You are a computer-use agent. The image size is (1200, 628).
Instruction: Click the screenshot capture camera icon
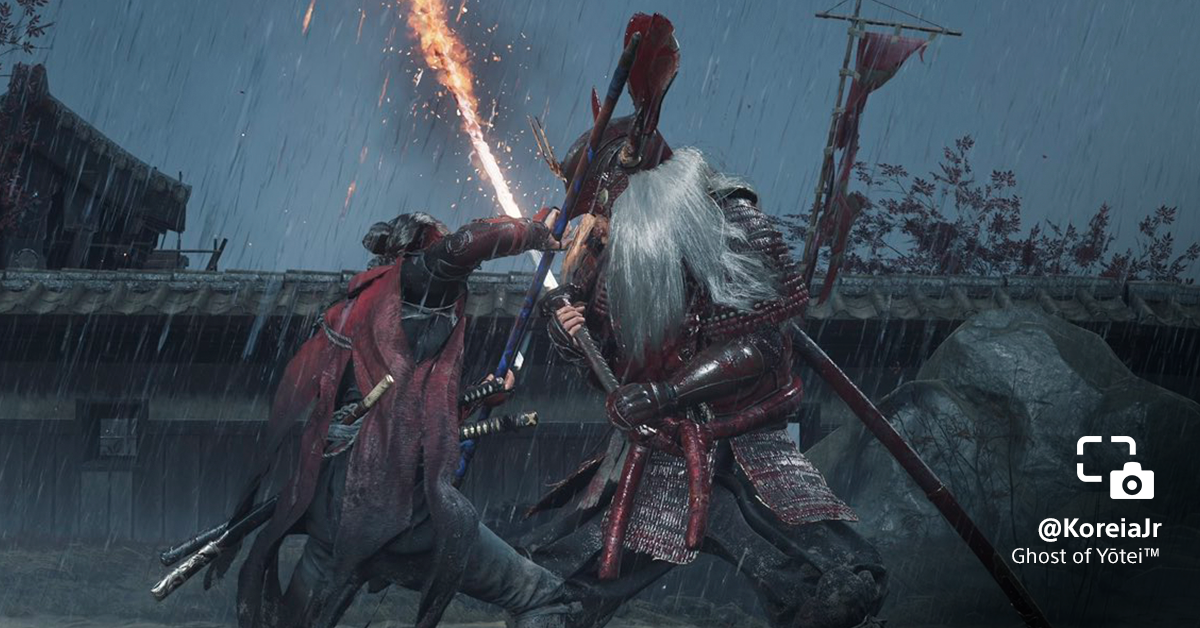point(1115,467)
